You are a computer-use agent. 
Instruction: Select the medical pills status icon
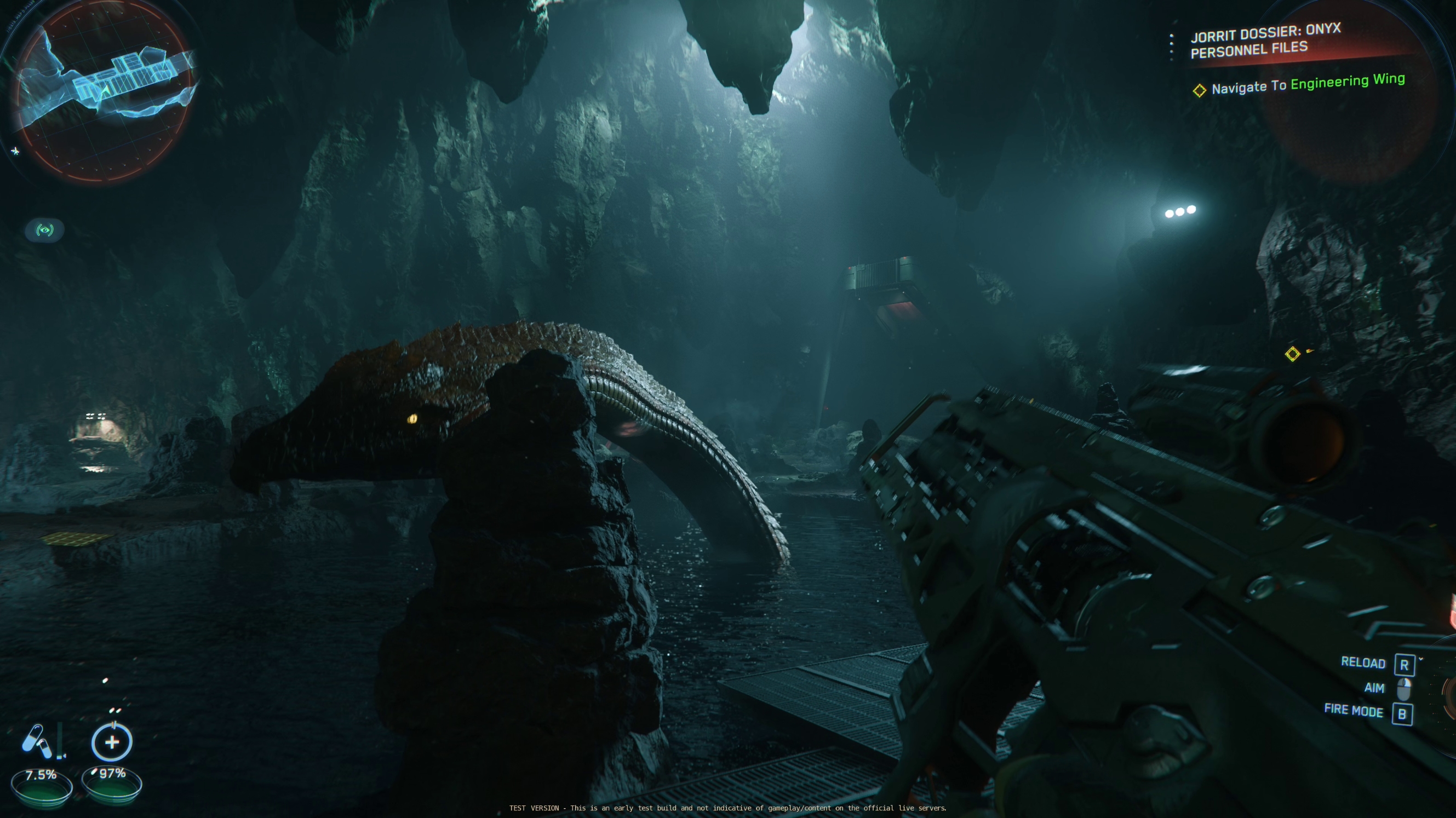pos(37,741)
